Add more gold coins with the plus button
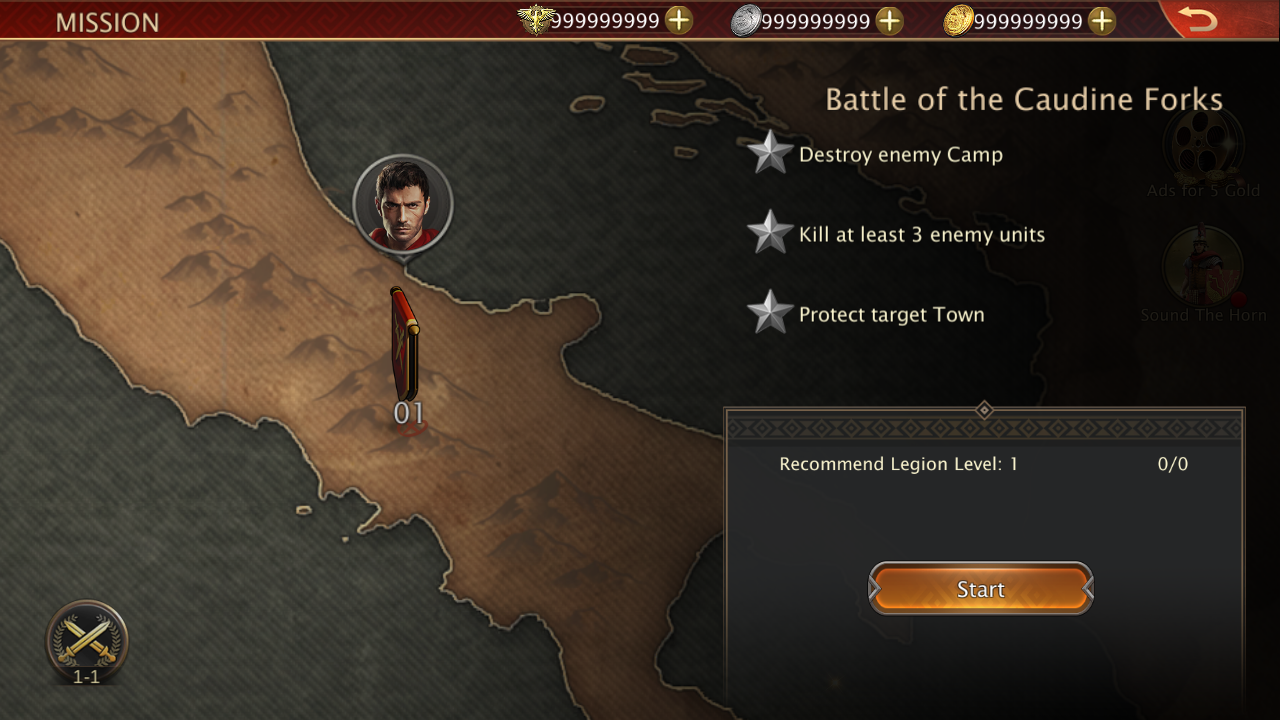This screenshot has height=720, width=1280. [x=1102, y=21]
